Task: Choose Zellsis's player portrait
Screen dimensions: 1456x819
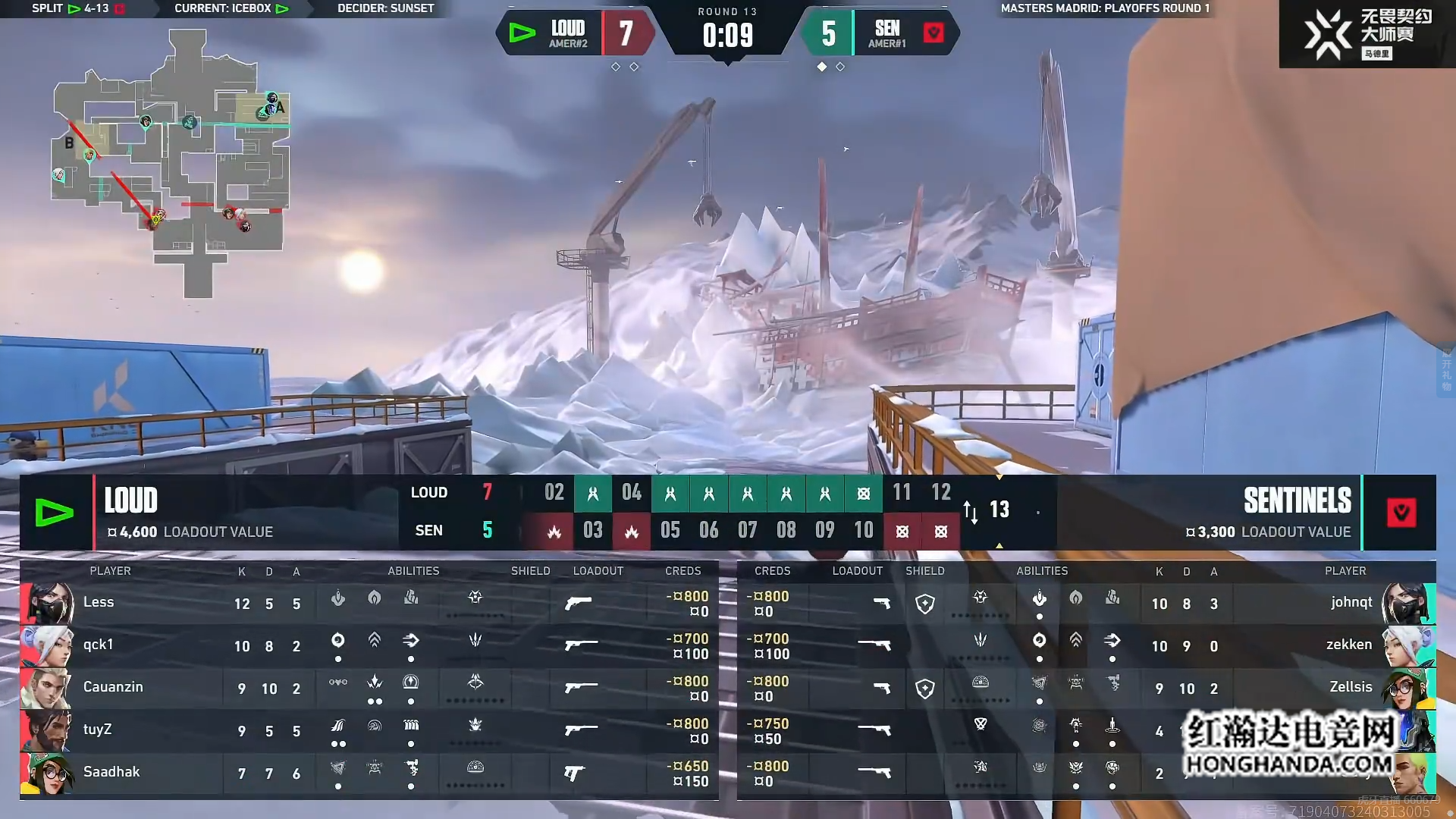Action: (1407, 689)
